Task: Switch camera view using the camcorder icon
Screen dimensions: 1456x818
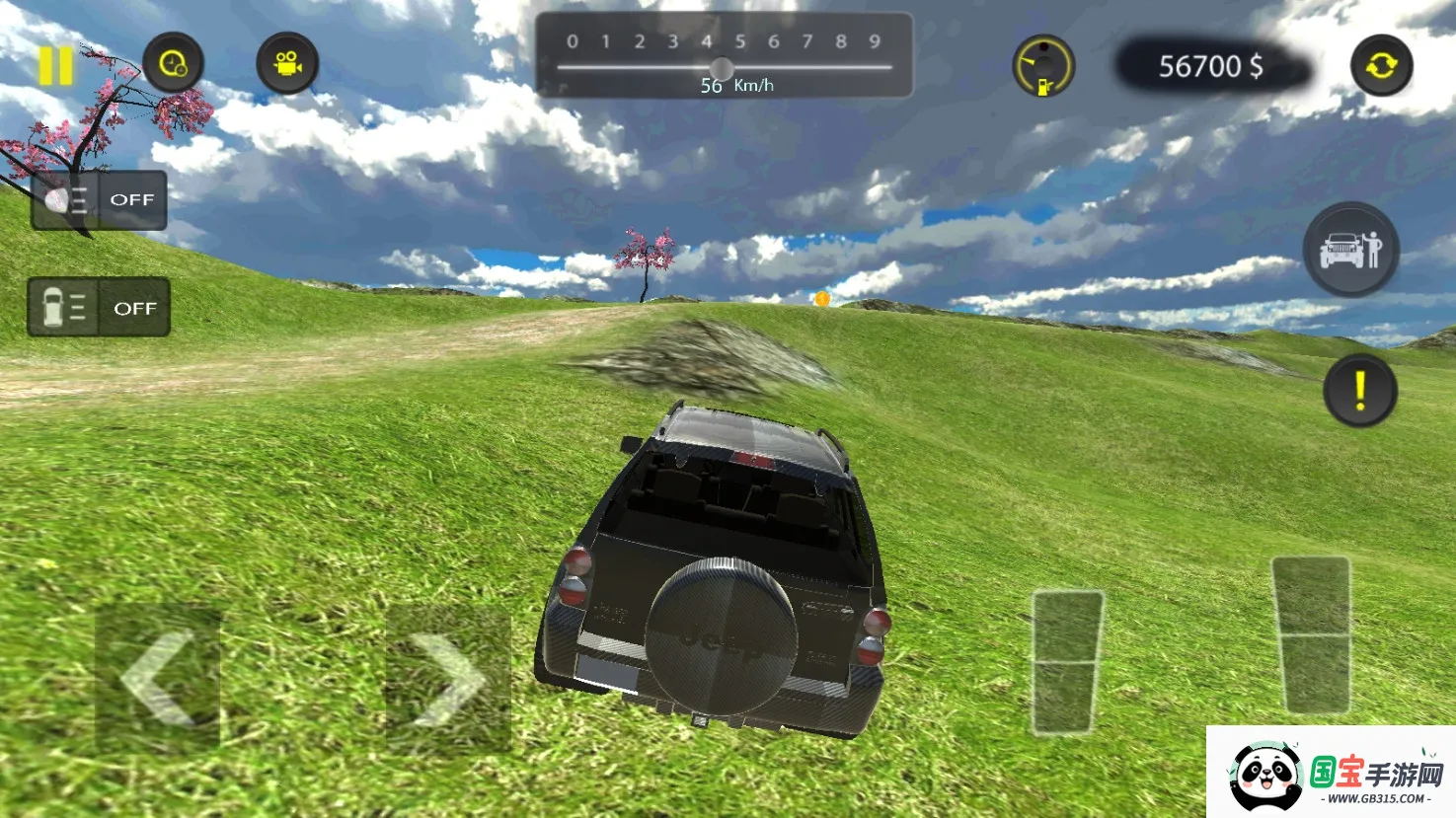Action: (x=287, y=62)
